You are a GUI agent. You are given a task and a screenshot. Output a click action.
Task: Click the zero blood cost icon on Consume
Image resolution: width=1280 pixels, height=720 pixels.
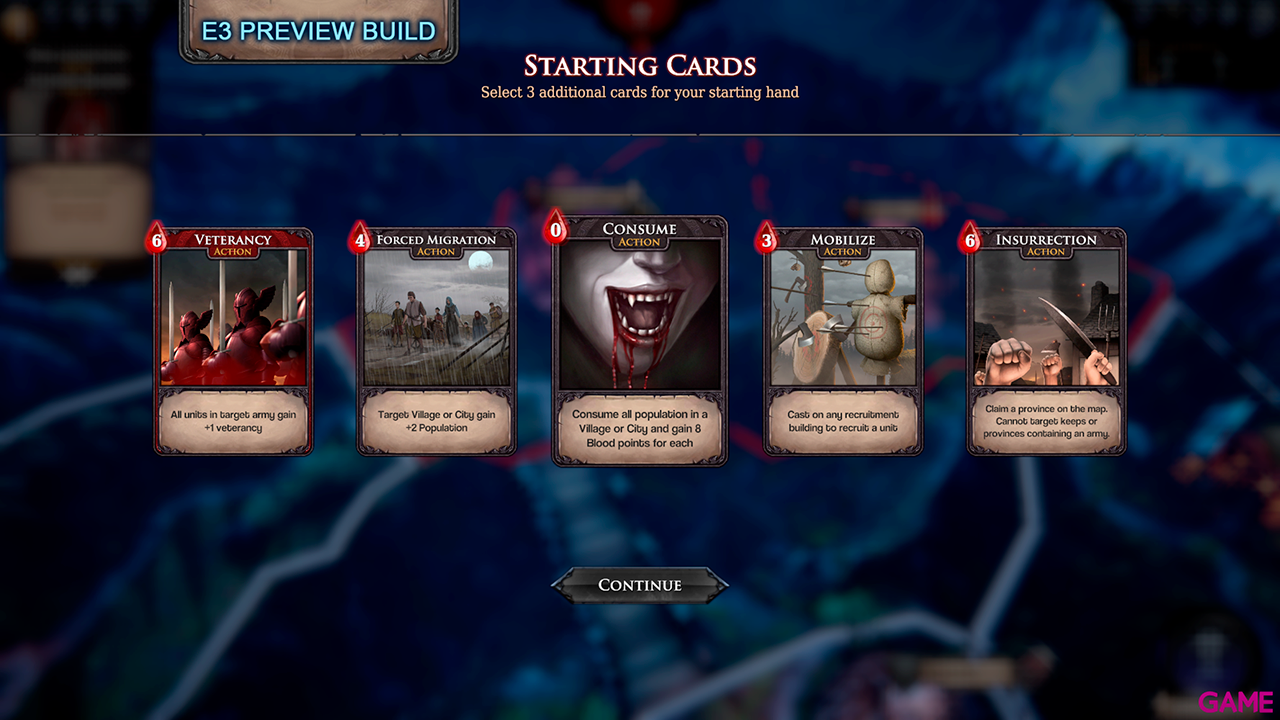click(554, 228)
